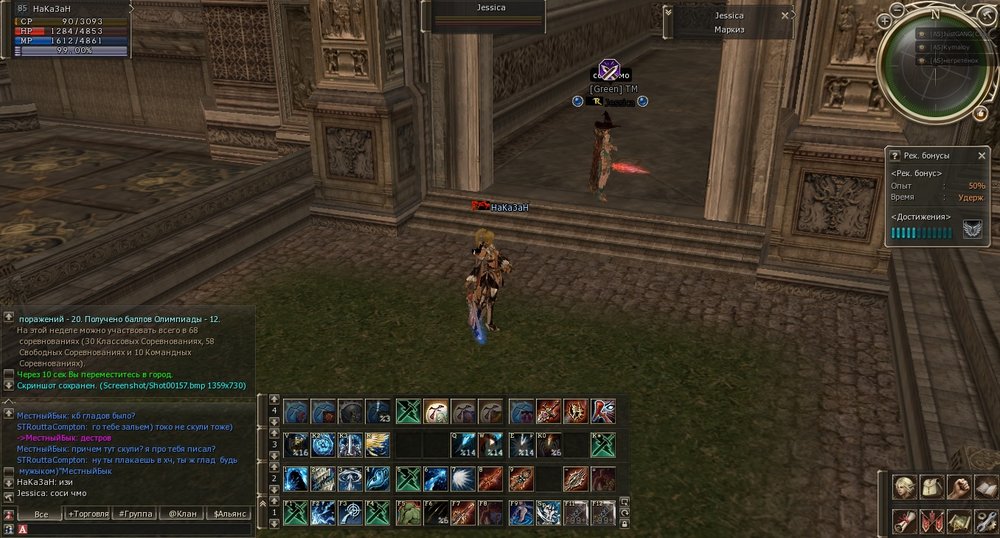The image size is (1000, 538).
Task: Show the $Альянс chat channel
Action: [227, 514]
